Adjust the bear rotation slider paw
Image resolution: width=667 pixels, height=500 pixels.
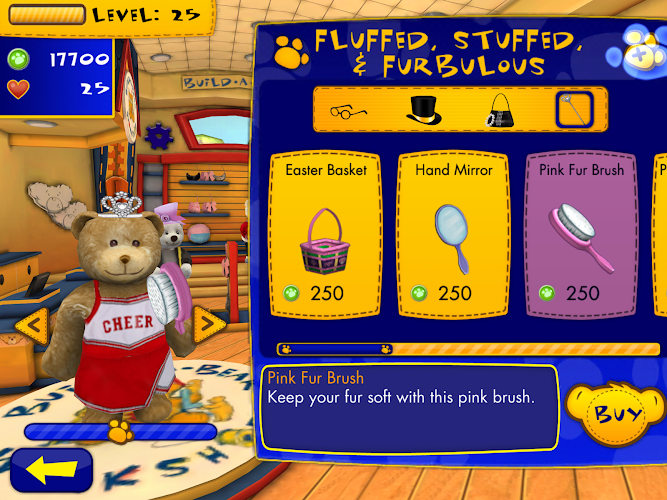[x=120, y=431]
